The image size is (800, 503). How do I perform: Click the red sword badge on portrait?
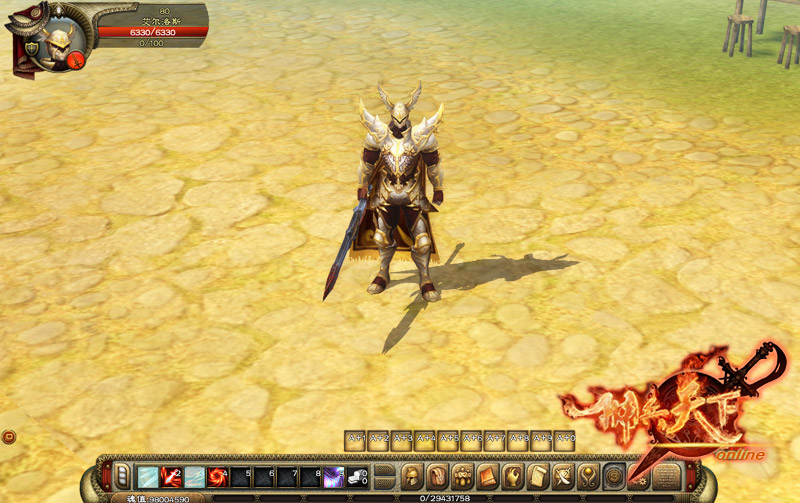[77, 57]
